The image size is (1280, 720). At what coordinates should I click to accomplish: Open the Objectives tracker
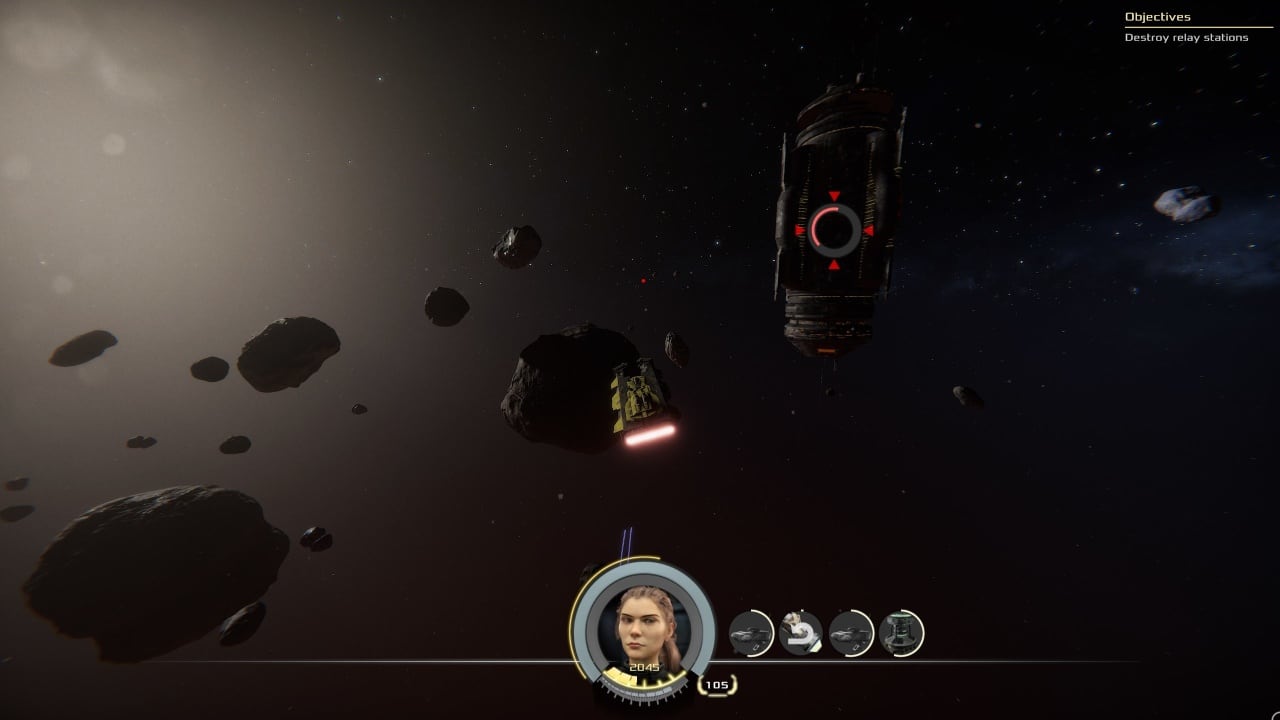click(1157, 17)
